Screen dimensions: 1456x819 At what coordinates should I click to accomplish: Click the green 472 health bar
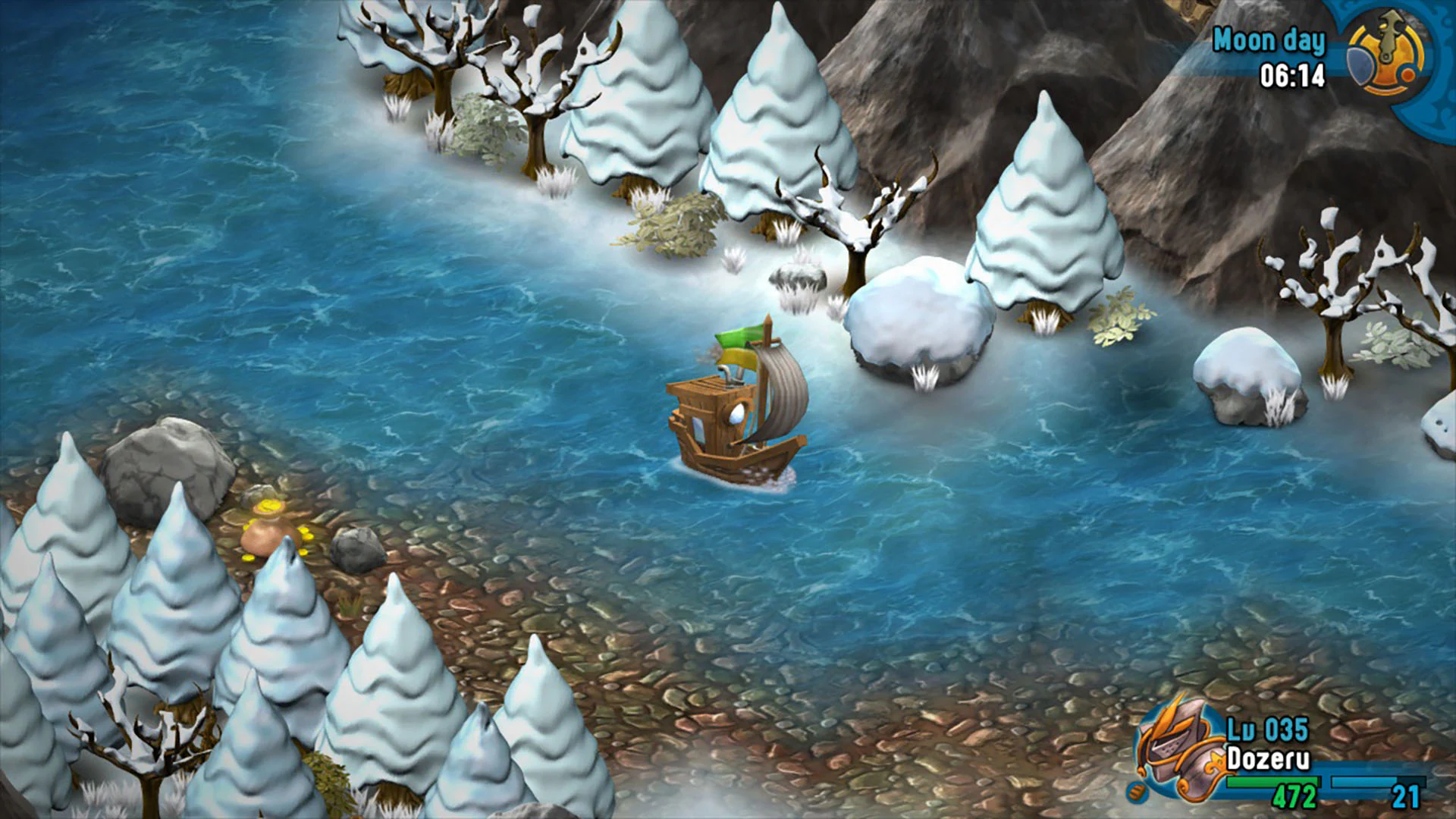(1272, 783)
